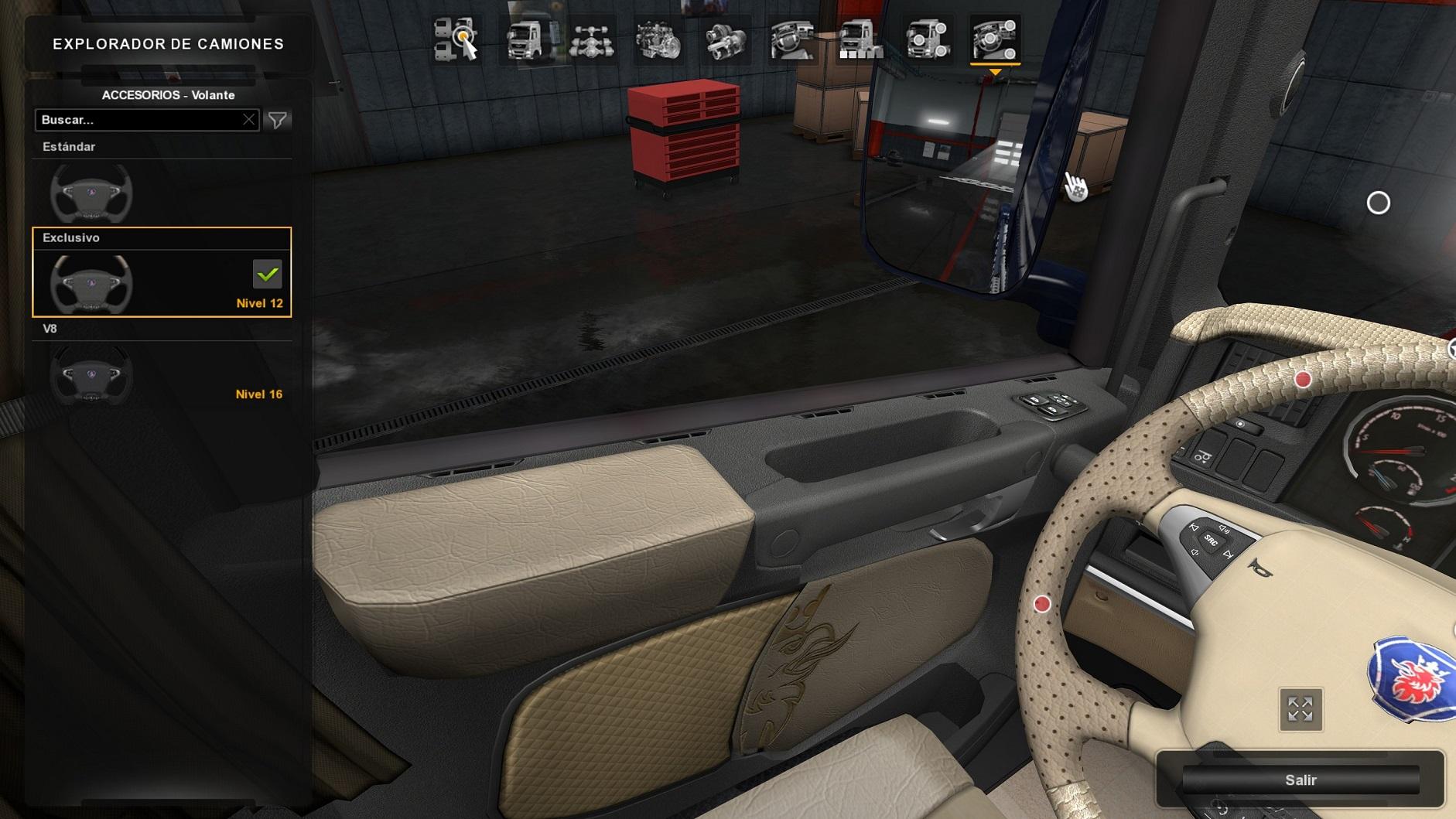The width and height of the screenshot is (1456, 819).
Task: Open the funnel filter options
Action: point(277,120)
